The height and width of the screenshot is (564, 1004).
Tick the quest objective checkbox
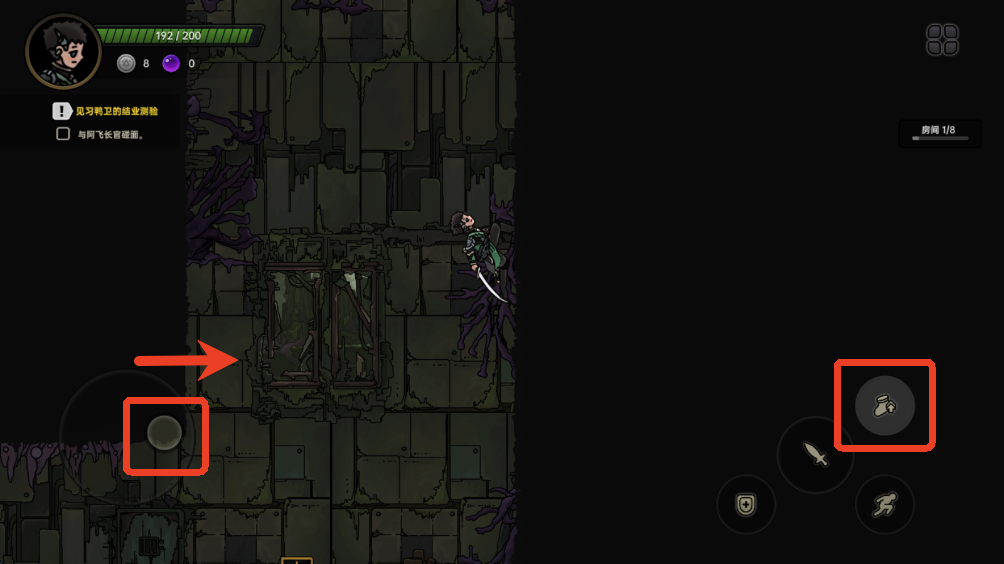click(x=63, y=134)
